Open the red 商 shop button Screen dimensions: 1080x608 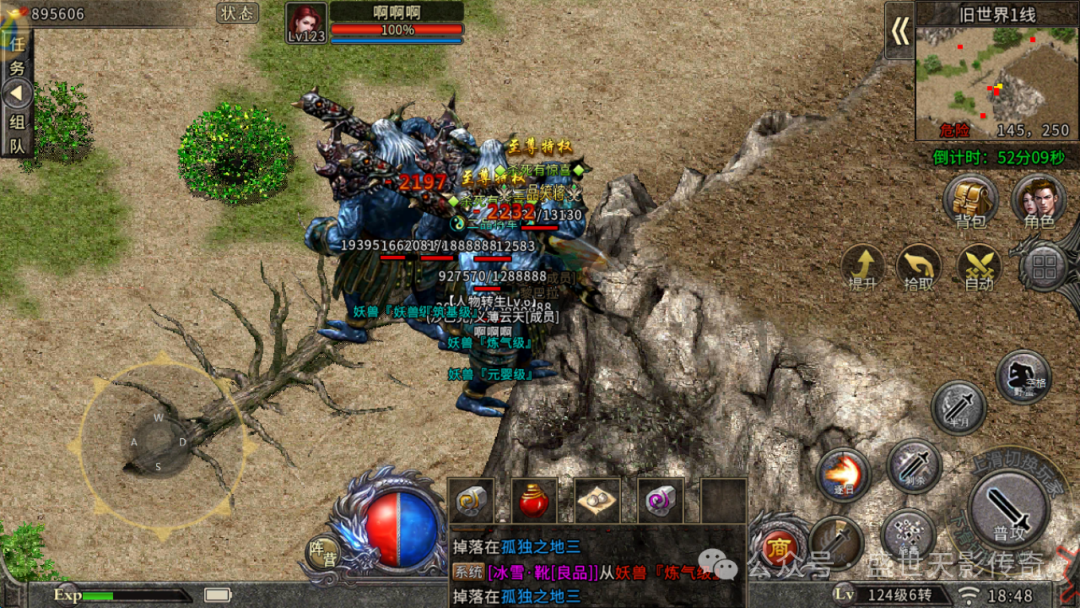coord(778,547)
